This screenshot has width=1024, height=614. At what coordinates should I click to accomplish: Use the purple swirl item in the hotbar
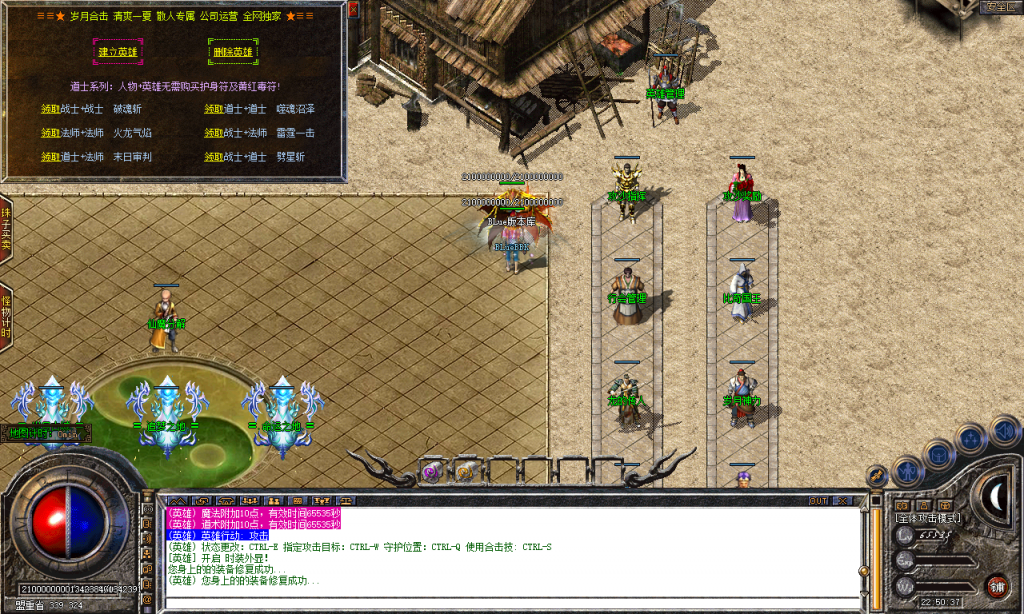tap(431, 471)
